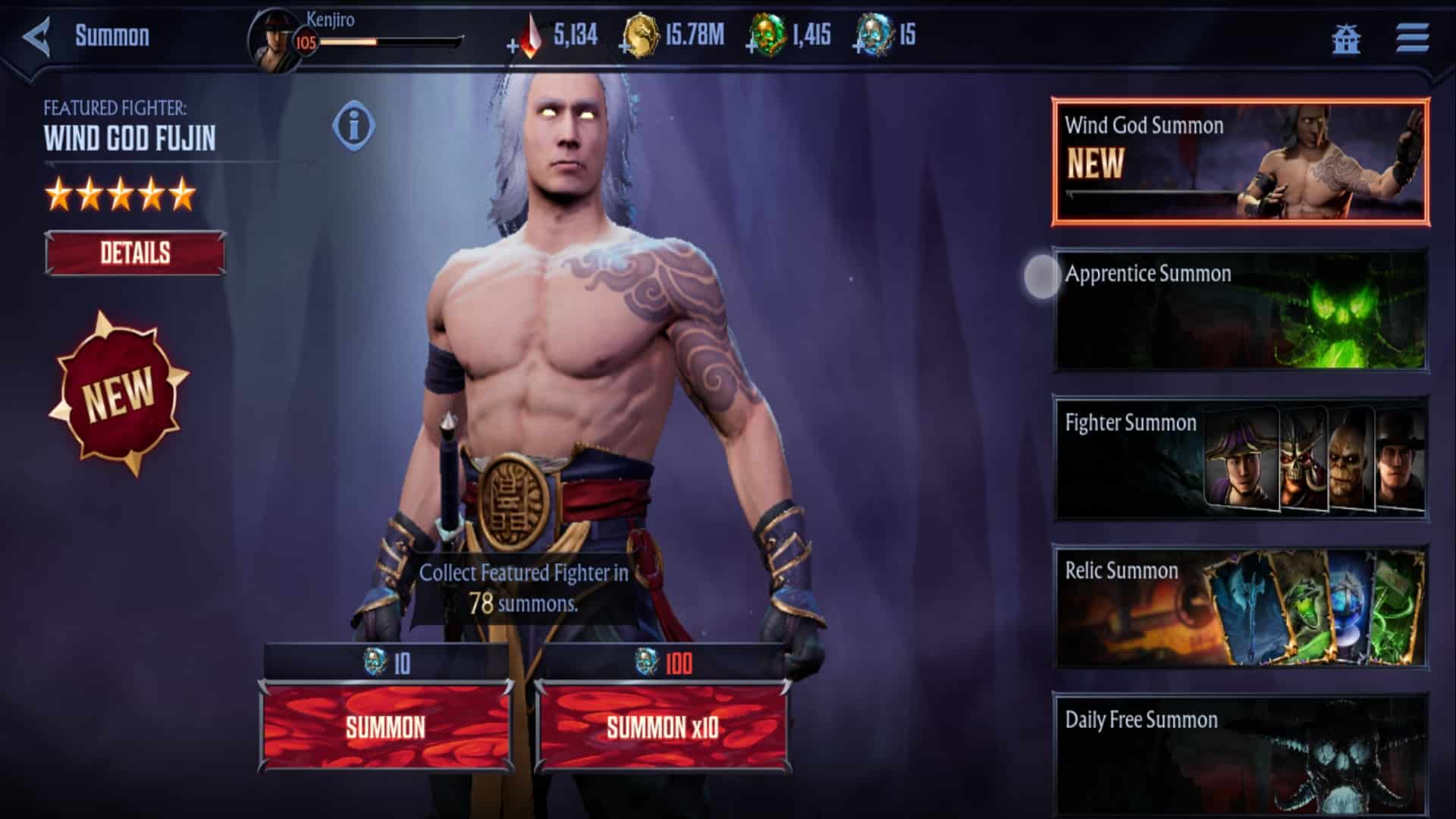The height and width of the screenshot is (819, 1456).
Task: Open Kenjiro's player profile avatar
Action: (275, 36)
